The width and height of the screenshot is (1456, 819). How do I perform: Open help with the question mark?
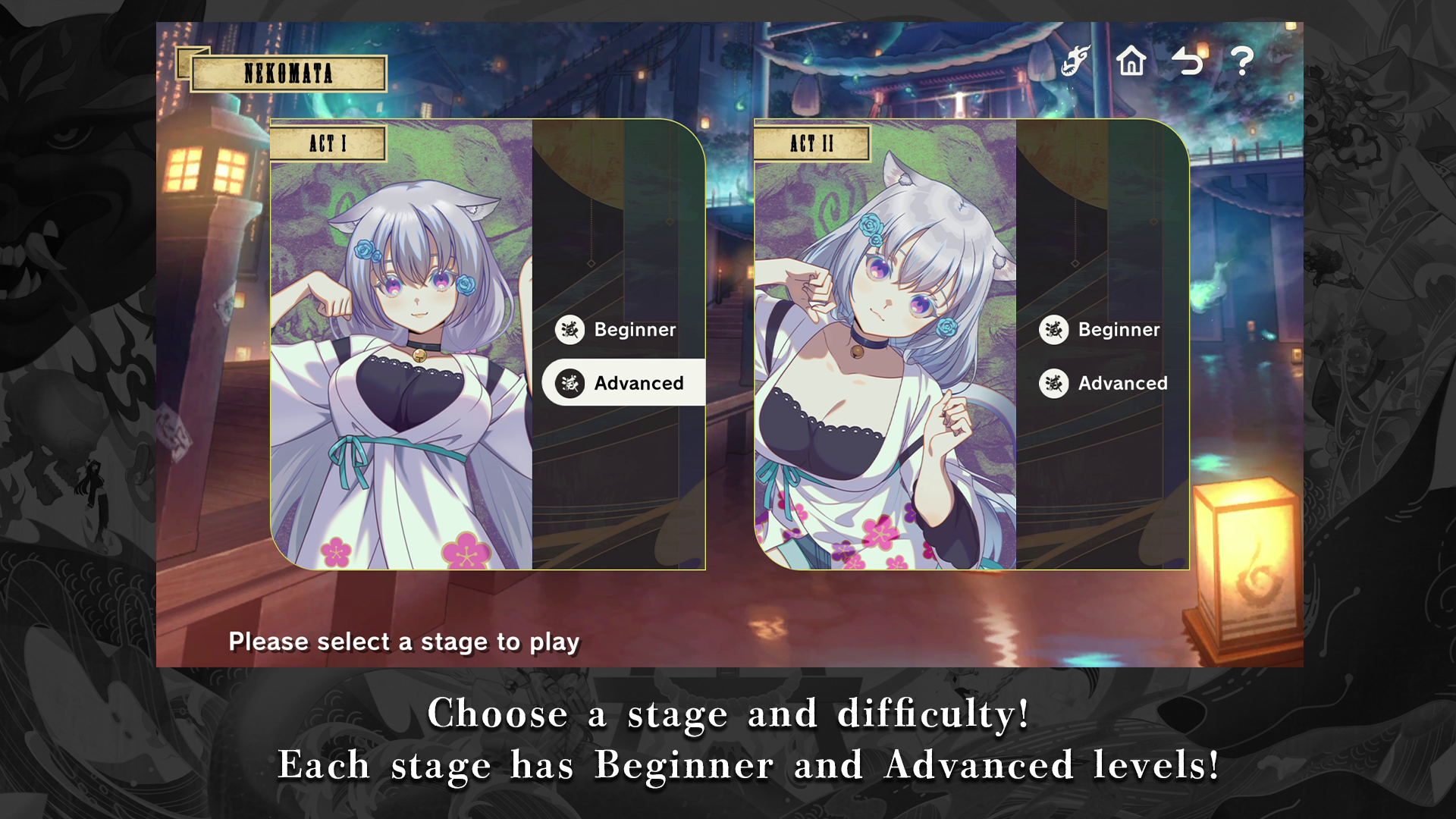click(x=1241, y=61)
